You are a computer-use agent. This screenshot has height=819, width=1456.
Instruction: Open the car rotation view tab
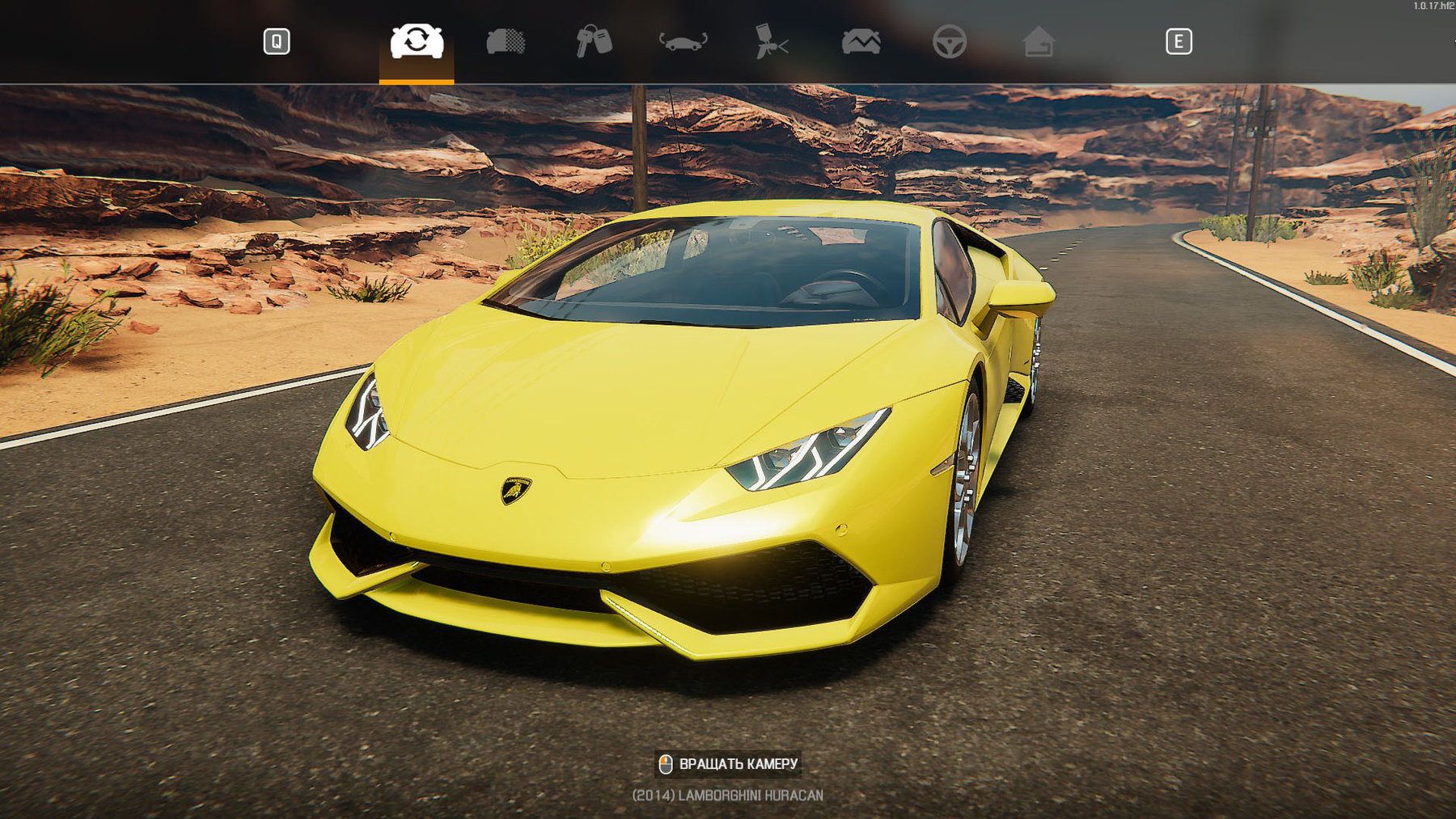684,41
